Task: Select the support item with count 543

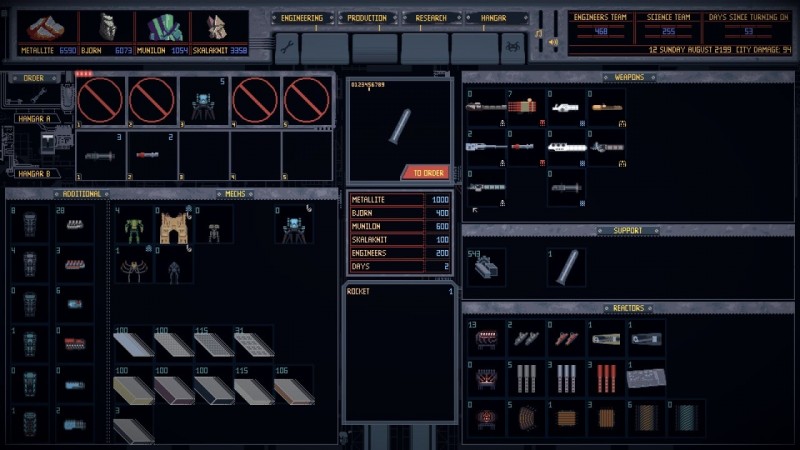Action: tap(487, 267)
